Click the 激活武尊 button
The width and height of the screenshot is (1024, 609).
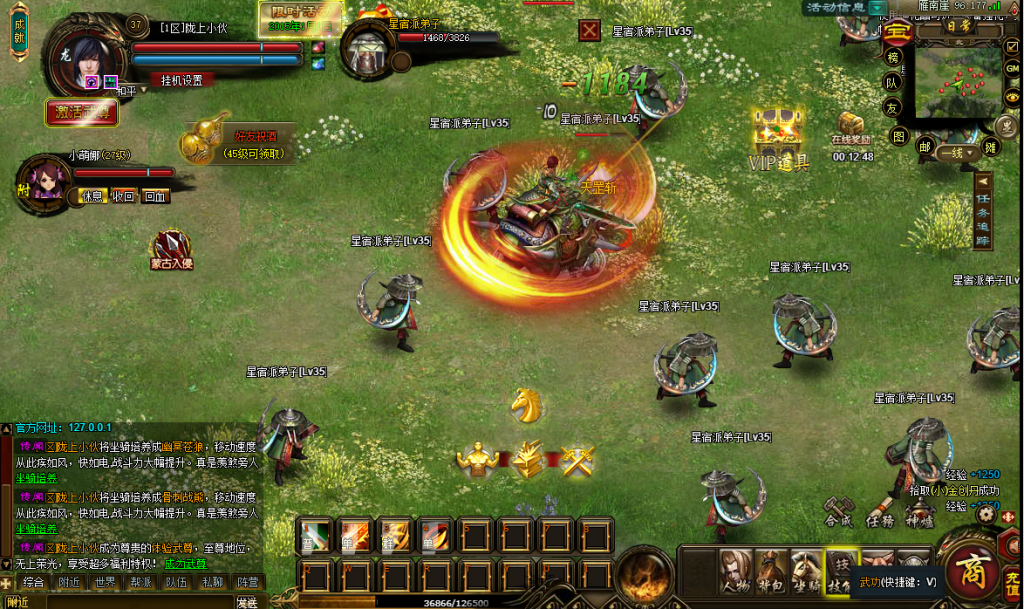[x=82, y=112]
